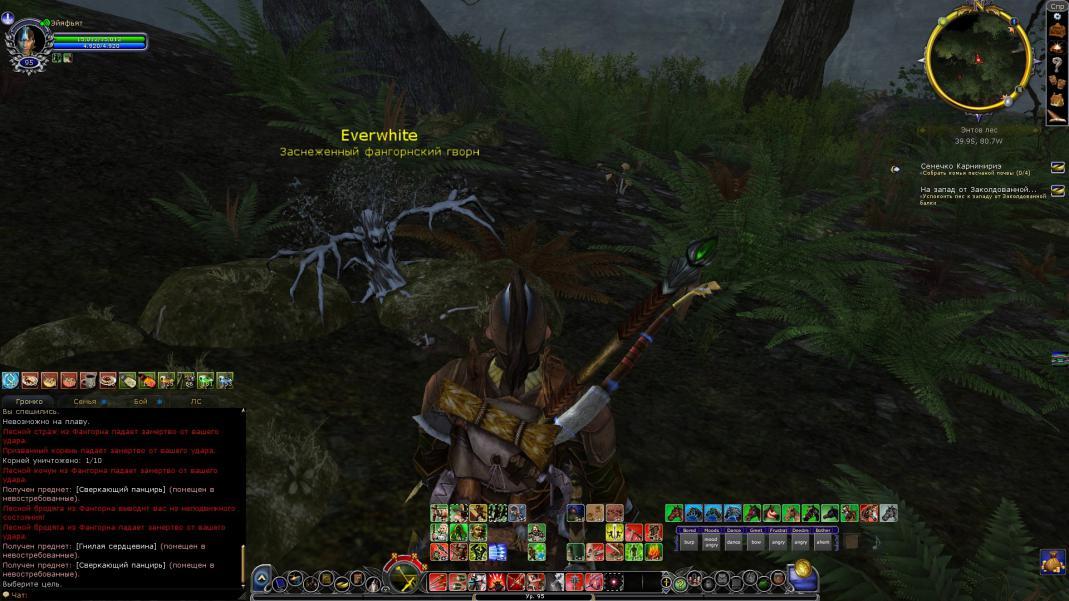Open the main menu arrow button
The width and height of the screenshot is (1069, 601).
coord(262,578)
